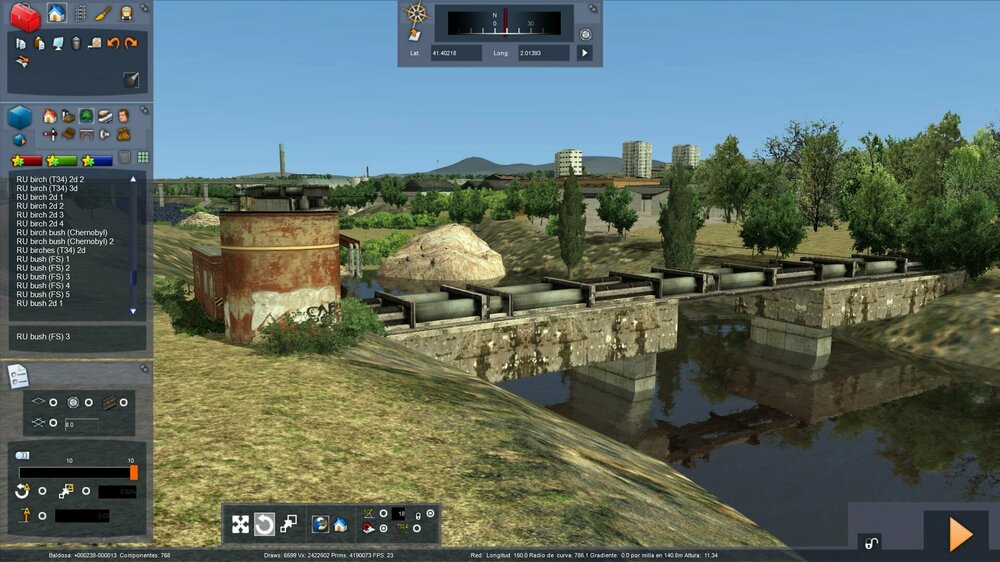Switch to the track tool tab
Viewport: 1000px width, 562px height.
point(80,13)
